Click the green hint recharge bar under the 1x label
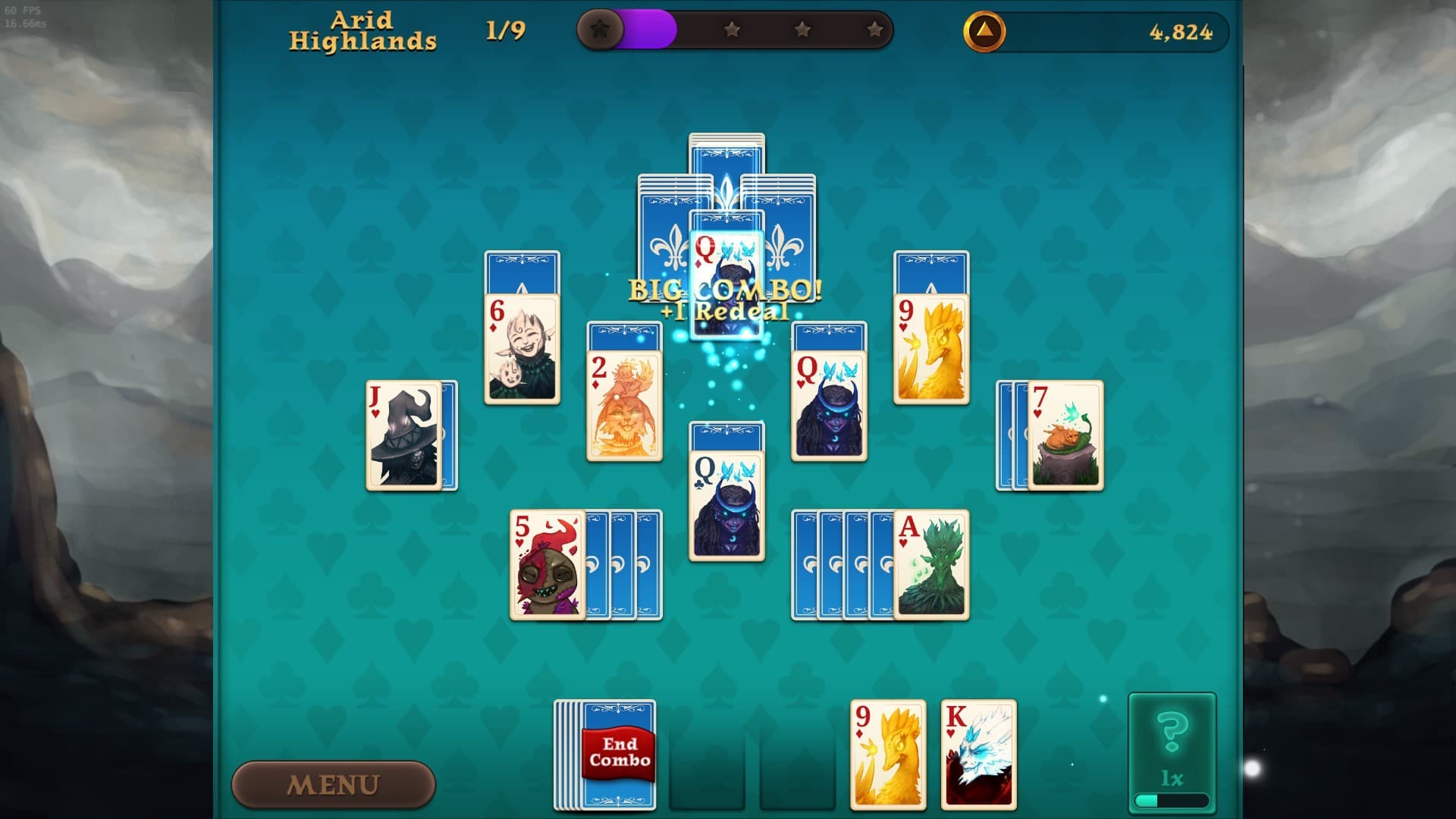 [x=1170, y=801]
